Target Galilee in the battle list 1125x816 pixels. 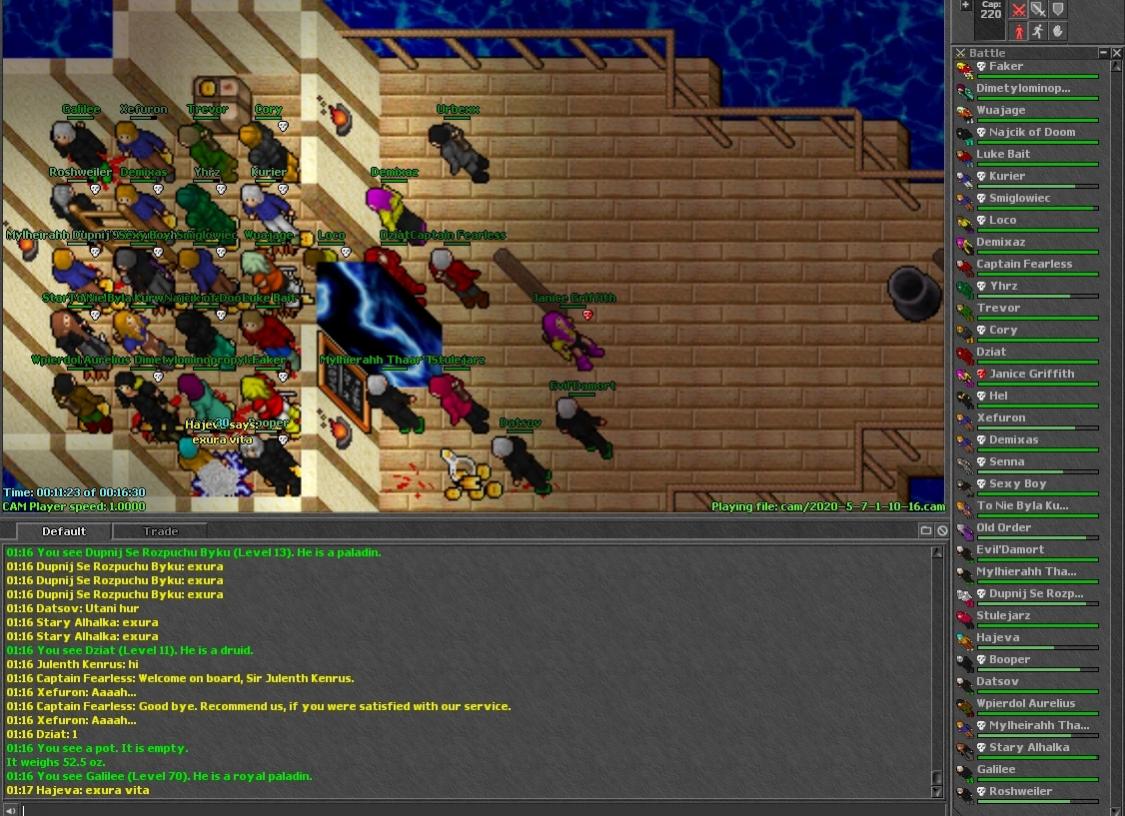point(996,771)
